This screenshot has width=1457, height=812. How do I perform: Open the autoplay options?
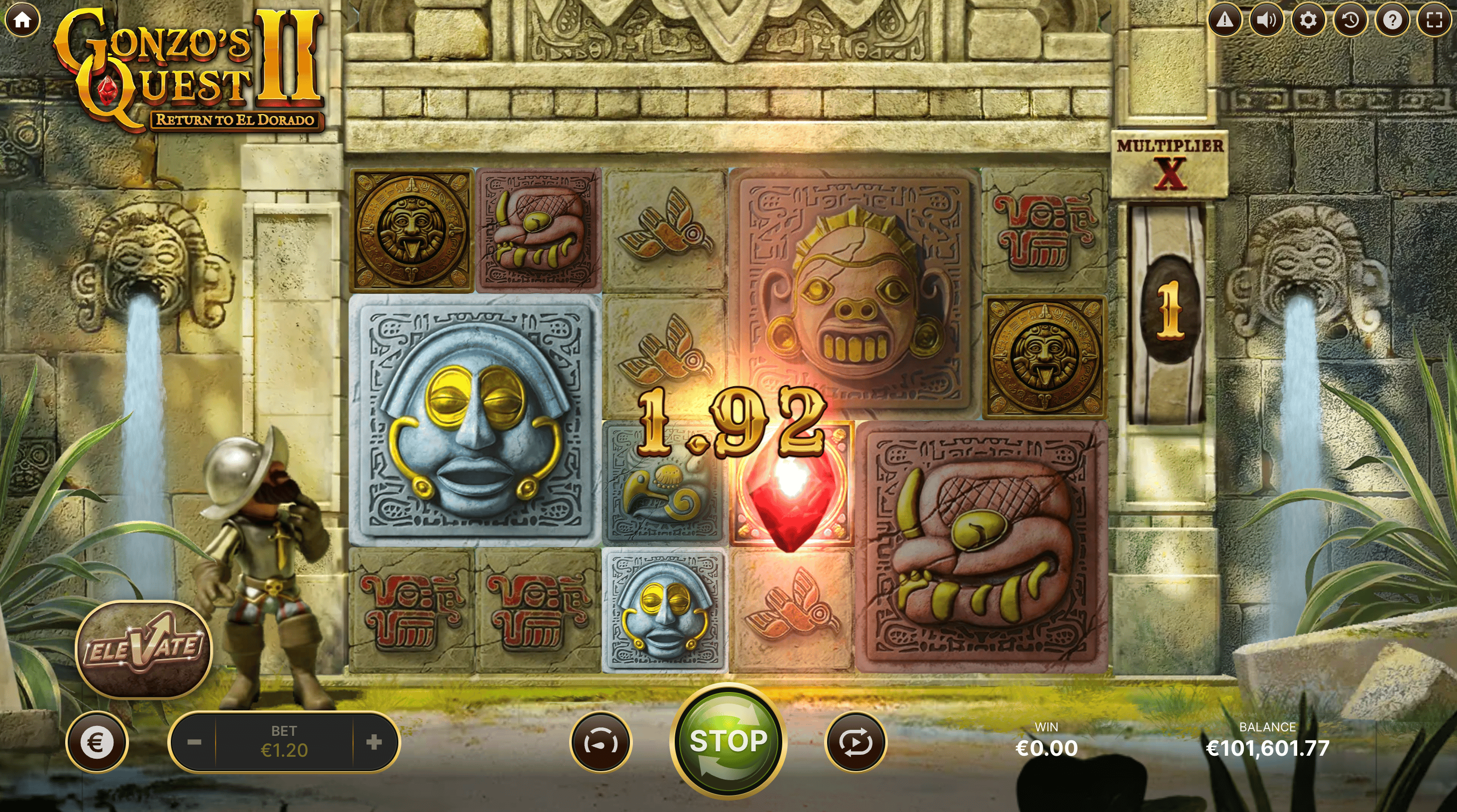pyautogui.click(x=856, y=742)
